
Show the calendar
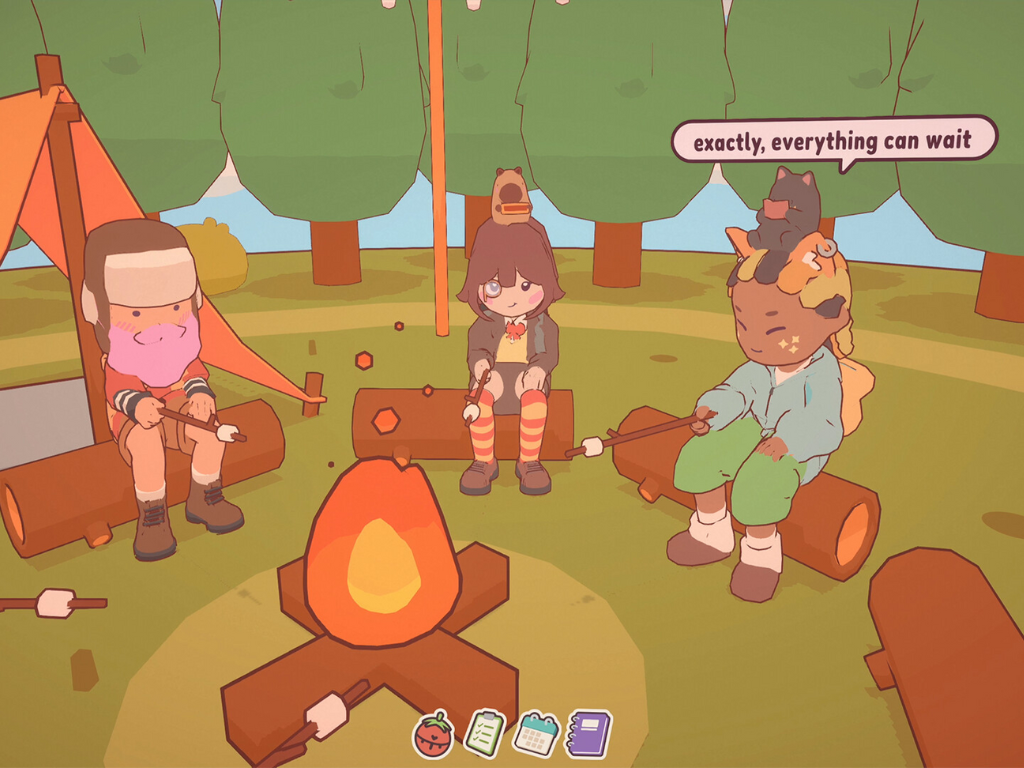(536, 733)
